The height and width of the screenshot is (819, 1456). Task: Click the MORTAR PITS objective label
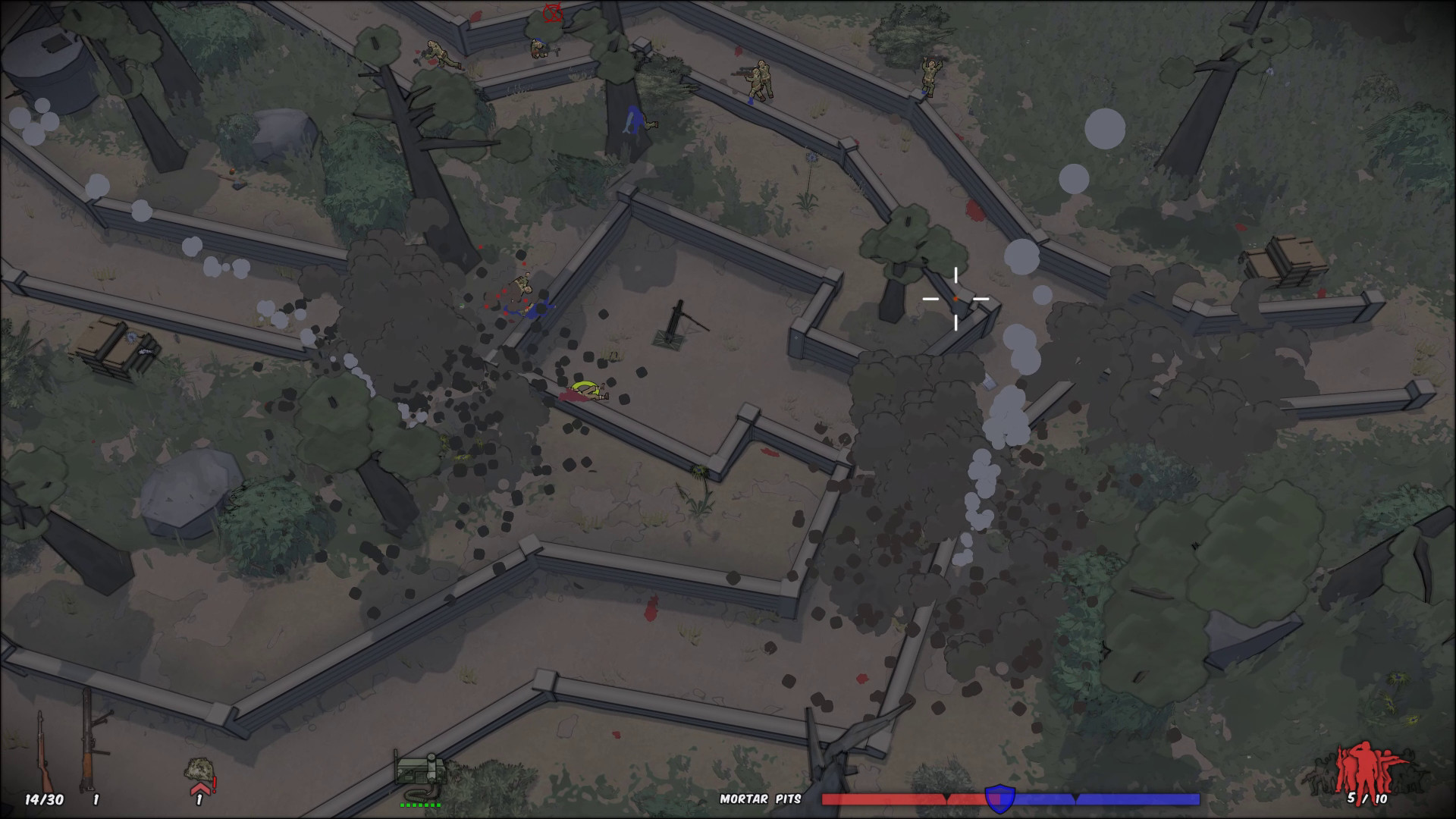click(761, 798)
